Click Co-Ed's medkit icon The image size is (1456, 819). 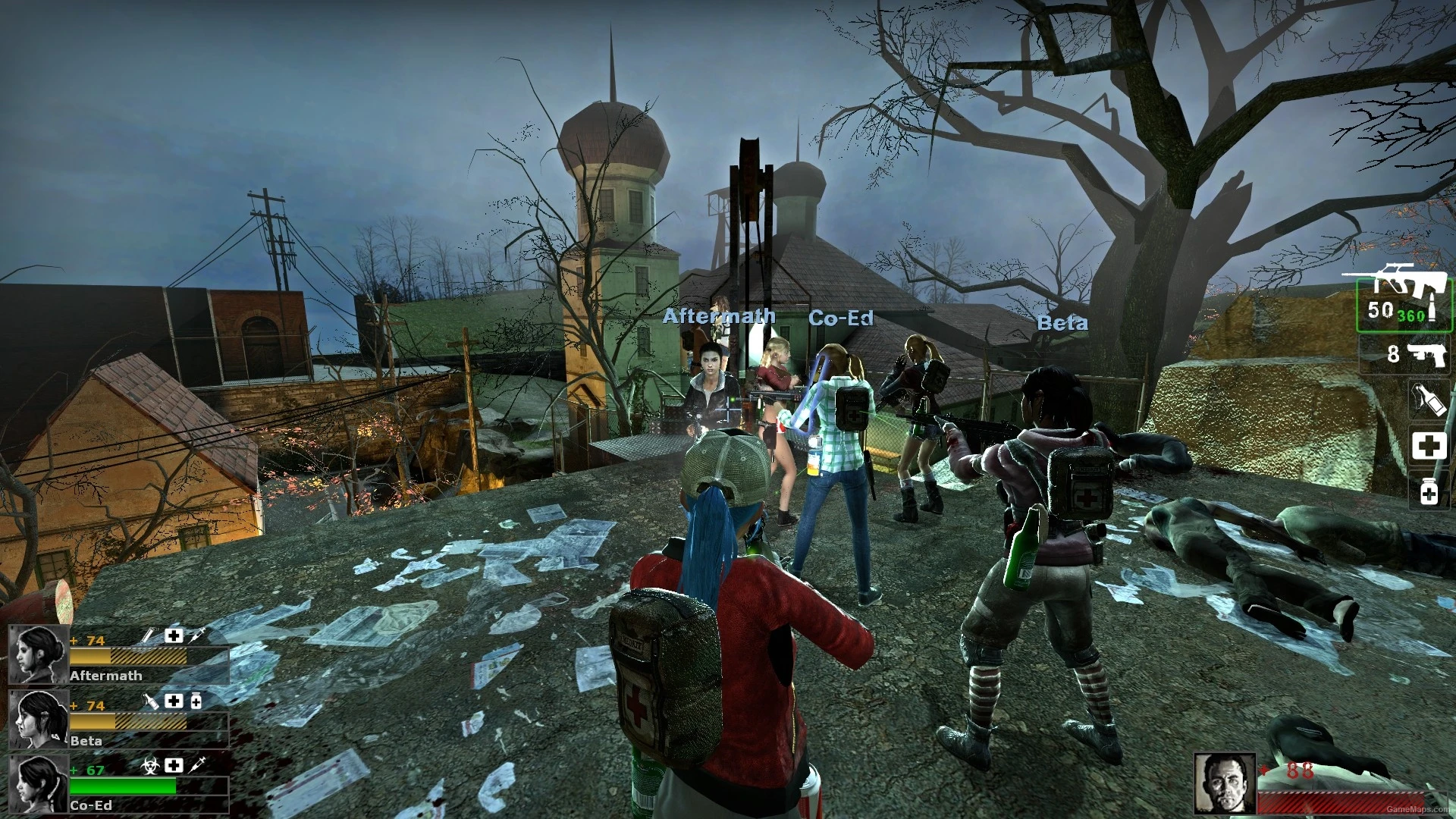174,766
